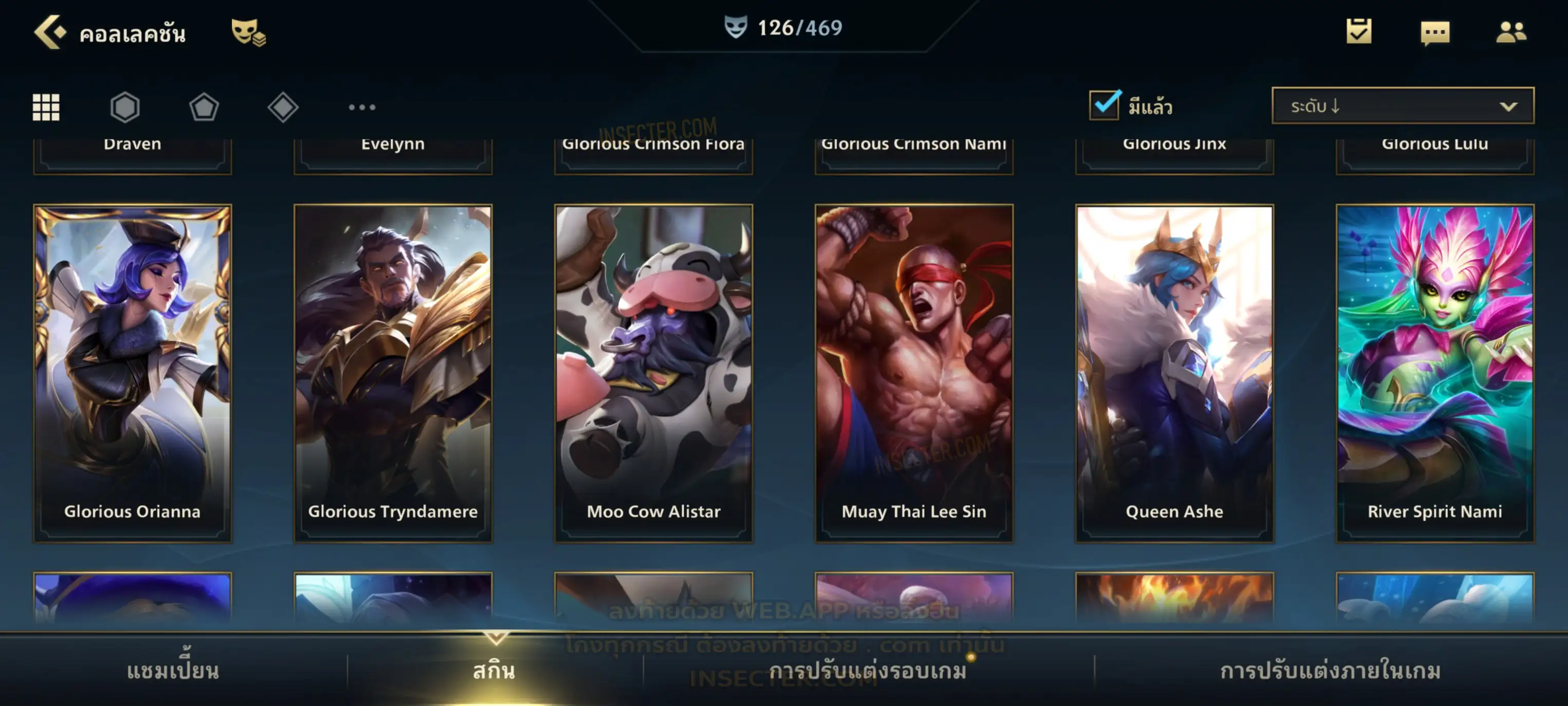Open the friends list icon

[x=1511, y=32]
